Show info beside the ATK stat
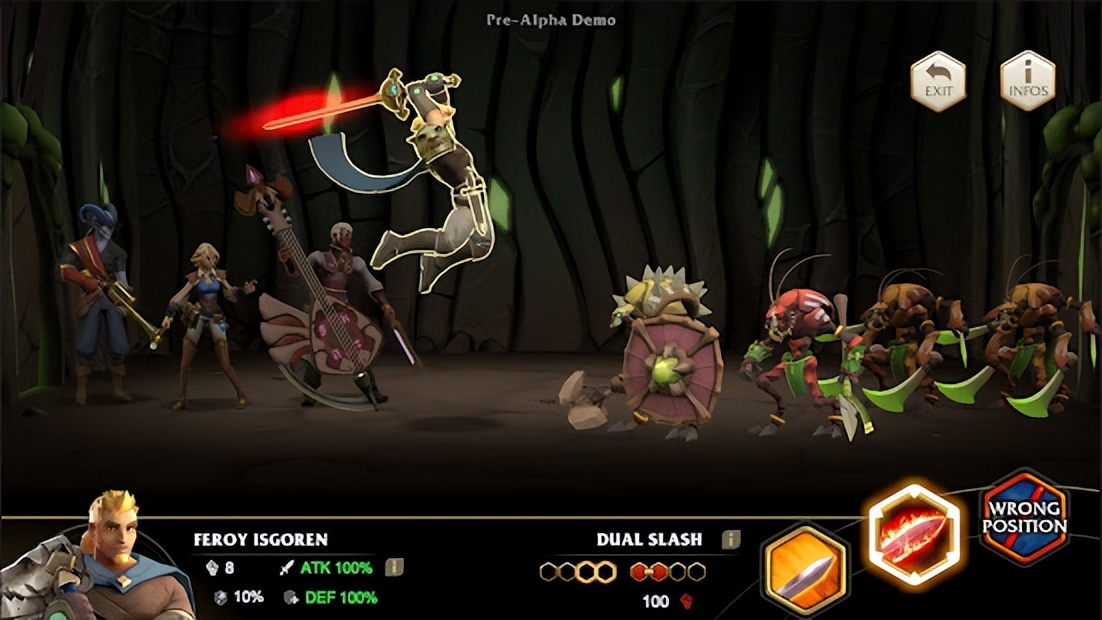Viewport: 1102px width, 620px height. 394,568
